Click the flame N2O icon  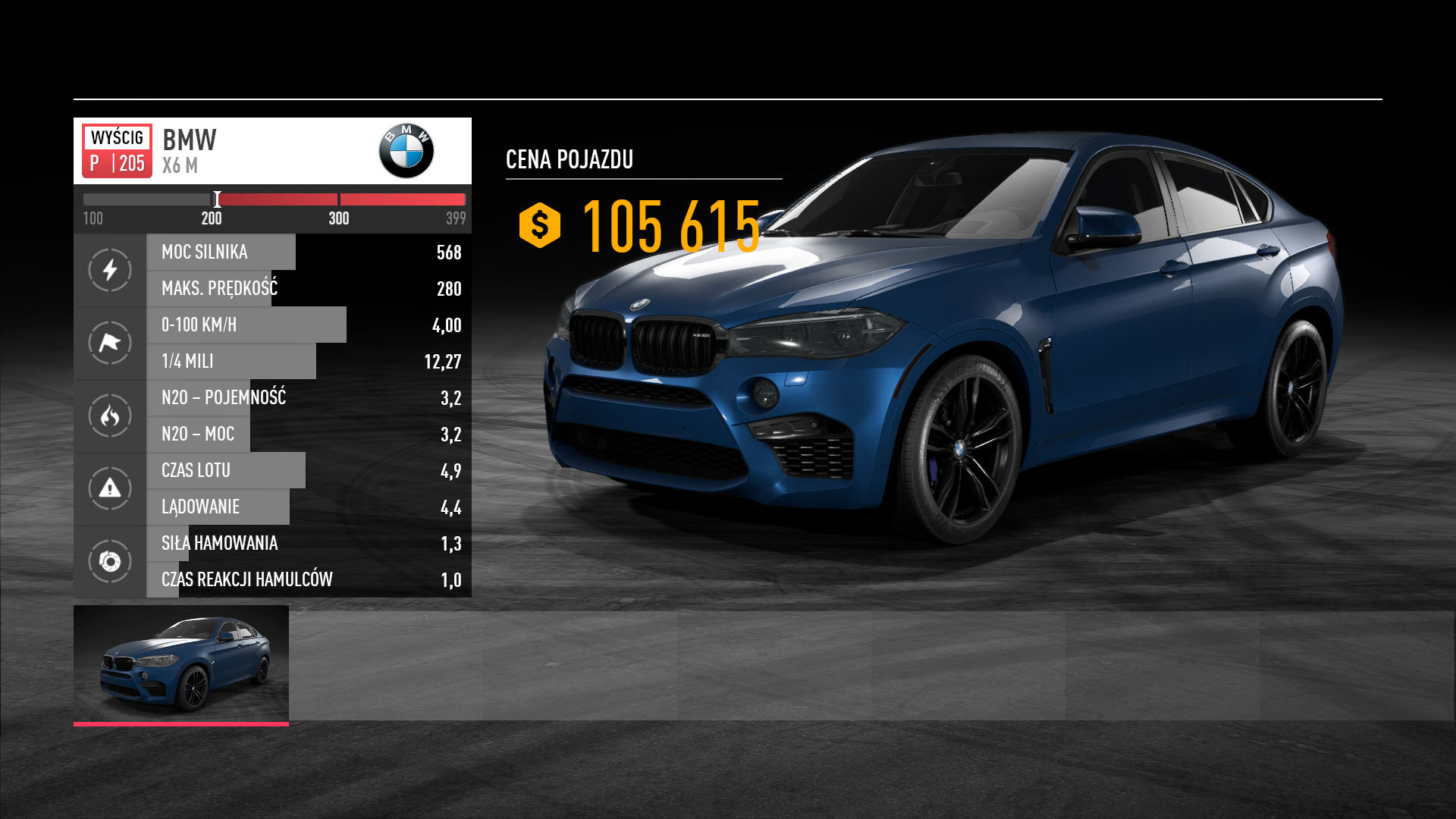[x=110, y=416]
